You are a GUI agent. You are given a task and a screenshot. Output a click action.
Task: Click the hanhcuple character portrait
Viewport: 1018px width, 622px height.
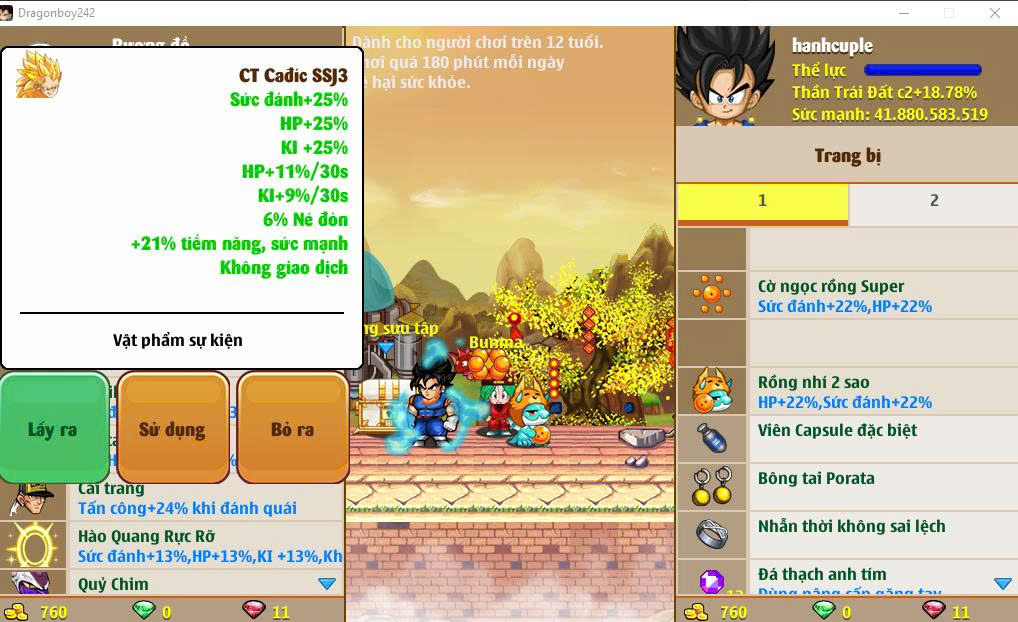click(x=725, y=76)
